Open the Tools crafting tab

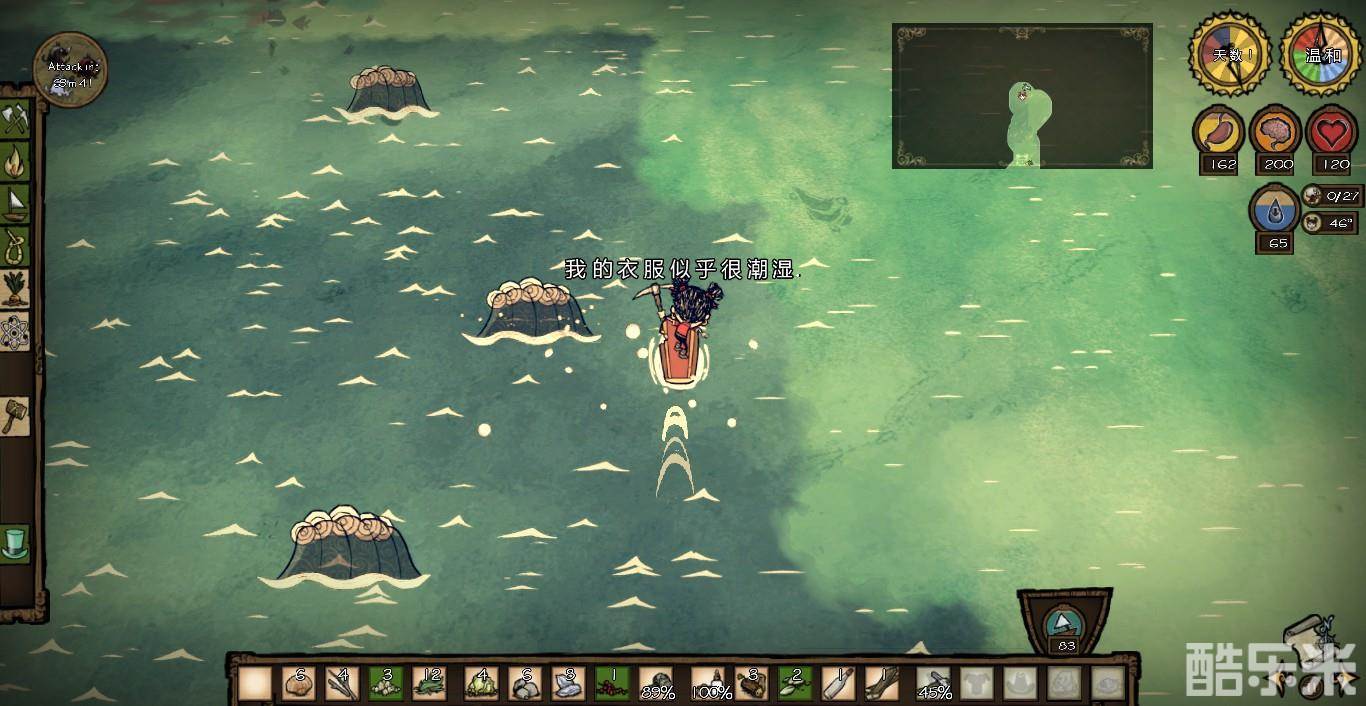tap(15, 120)
